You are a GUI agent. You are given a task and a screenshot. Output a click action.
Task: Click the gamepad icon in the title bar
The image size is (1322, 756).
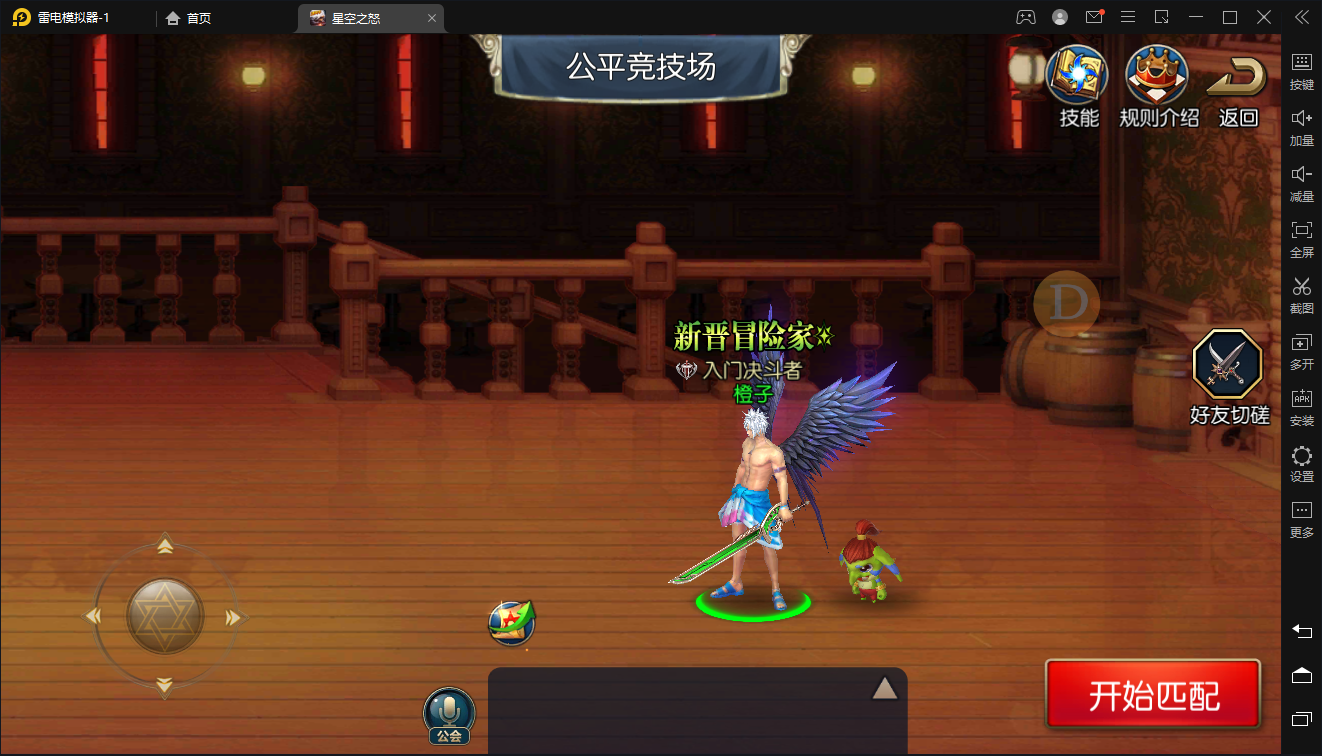pos(1025,16)
